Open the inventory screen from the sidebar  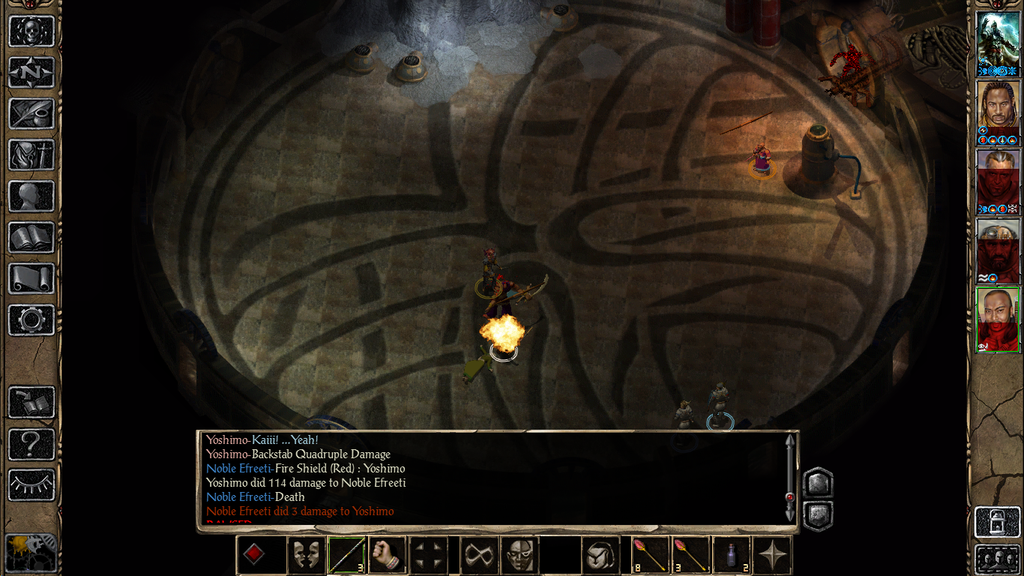(x=31, y=155)
